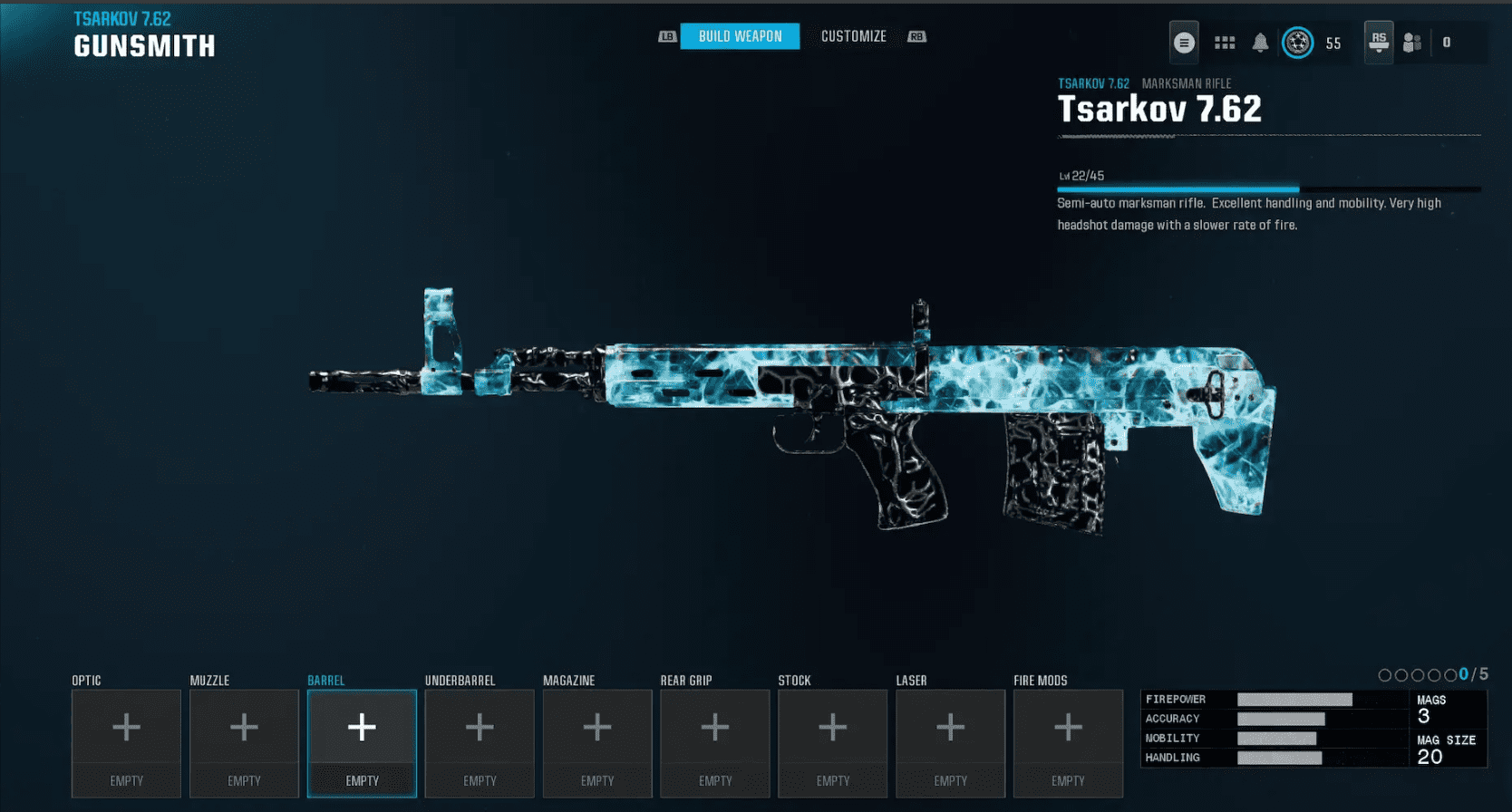
Task: Click the first attachment circle near 0/5
Action: (1384, 674)
